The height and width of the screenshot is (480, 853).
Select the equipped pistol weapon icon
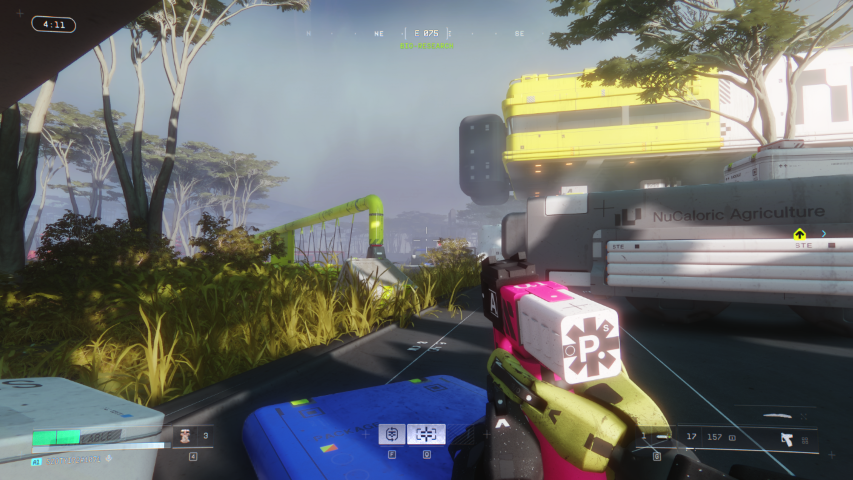[786, 438]
